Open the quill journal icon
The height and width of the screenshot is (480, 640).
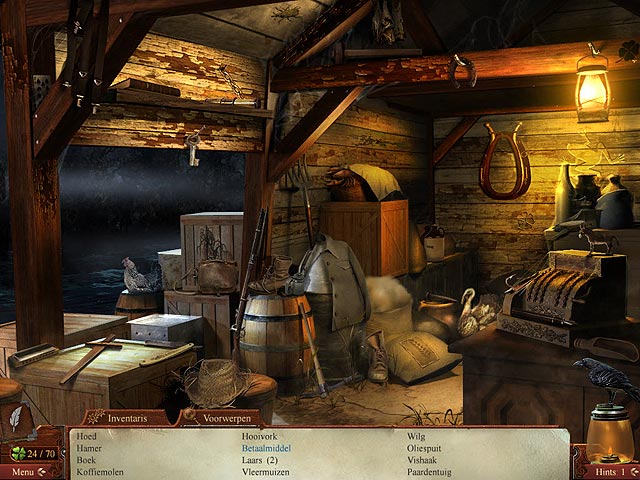pos(17,421)
